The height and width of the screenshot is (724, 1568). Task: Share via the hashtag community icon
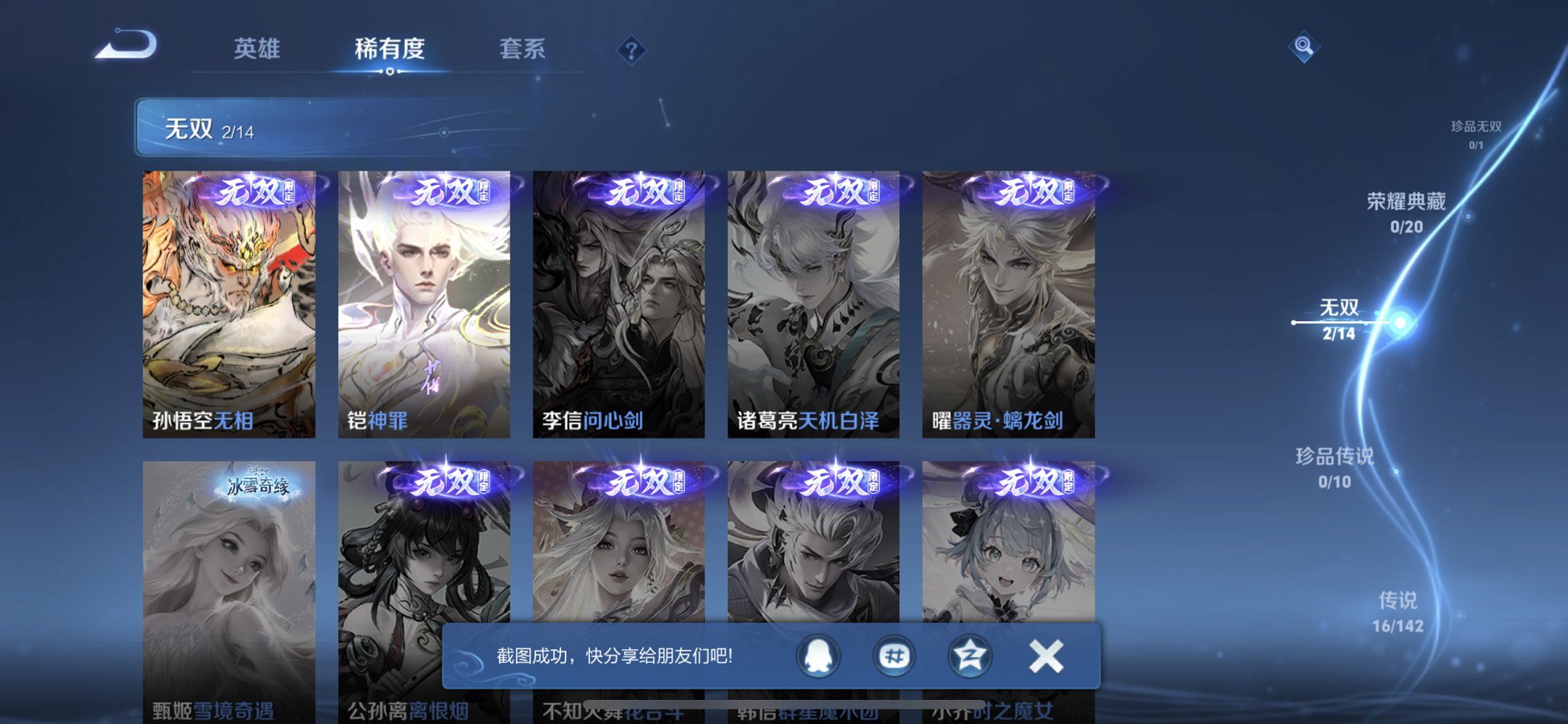tap(893, 655)
